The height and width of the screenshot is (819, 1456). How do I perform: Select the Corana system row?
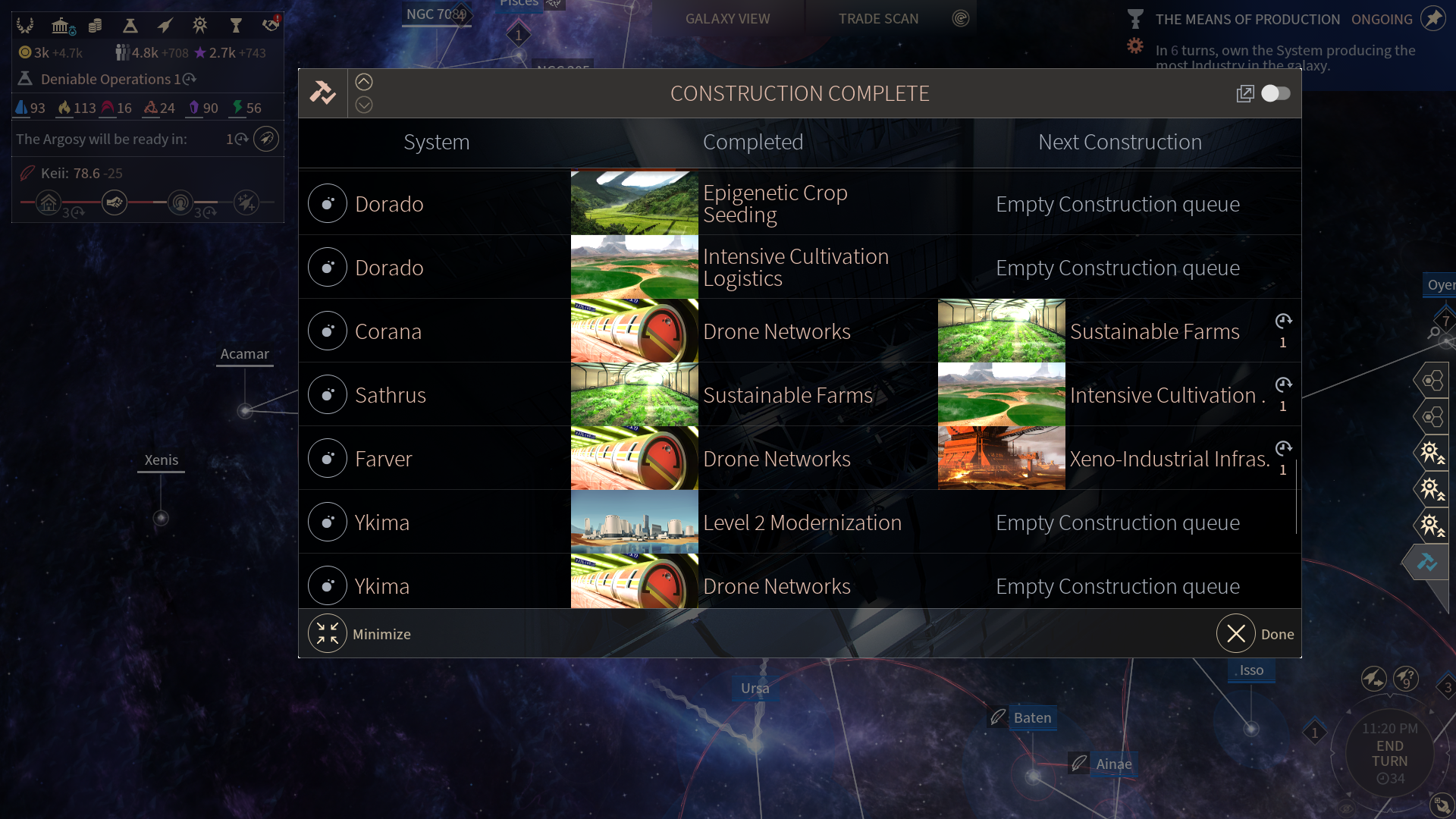(x=388, y=331)
